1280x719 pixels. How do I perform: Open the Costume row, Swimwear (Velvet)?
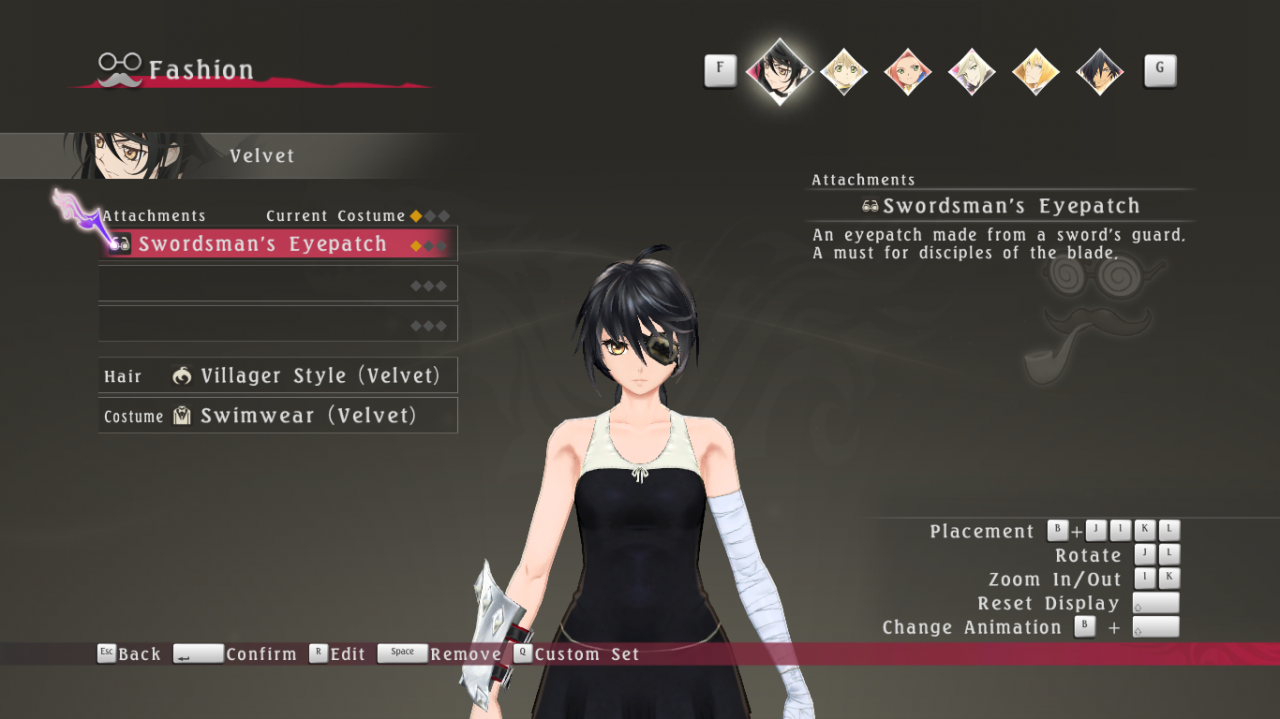point(278,416)
